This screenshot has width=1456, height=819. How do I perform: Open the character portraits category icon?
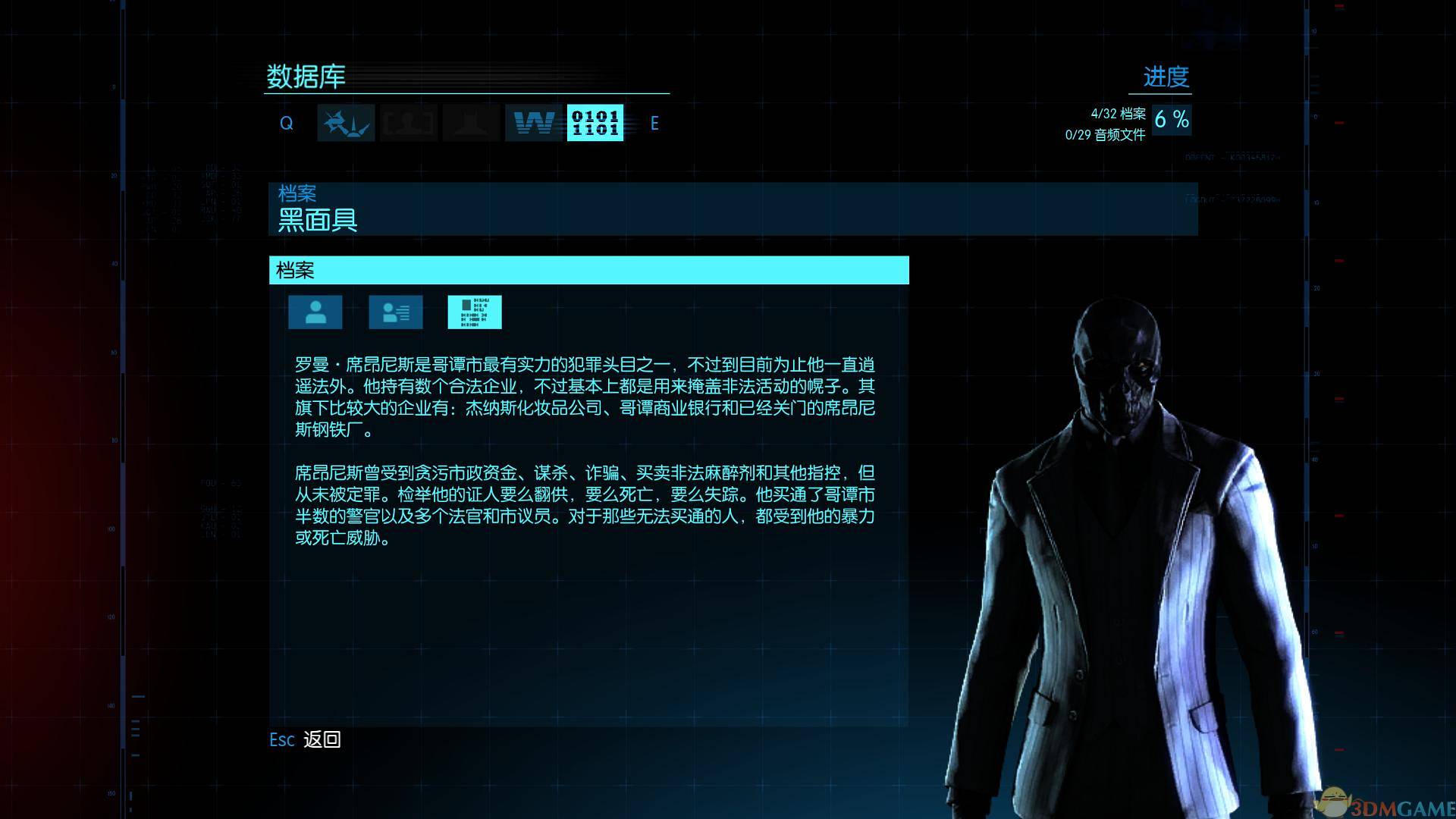[x=408, y=123]
